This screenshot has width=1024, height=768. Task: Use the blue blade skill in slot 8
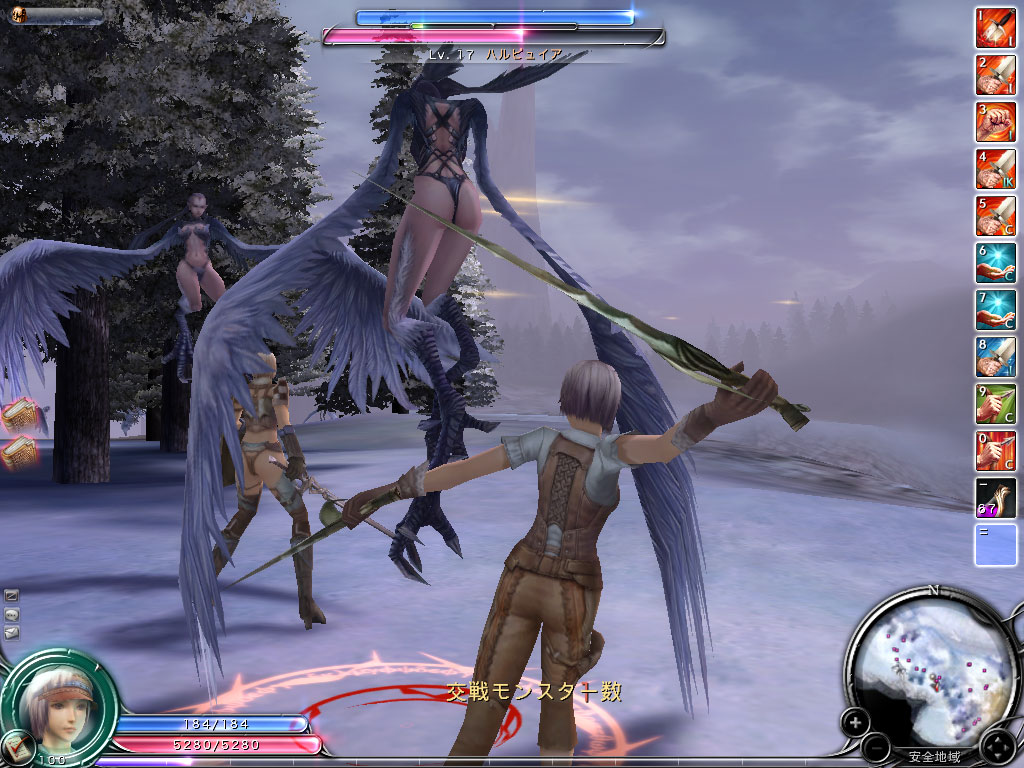point(995,357)
